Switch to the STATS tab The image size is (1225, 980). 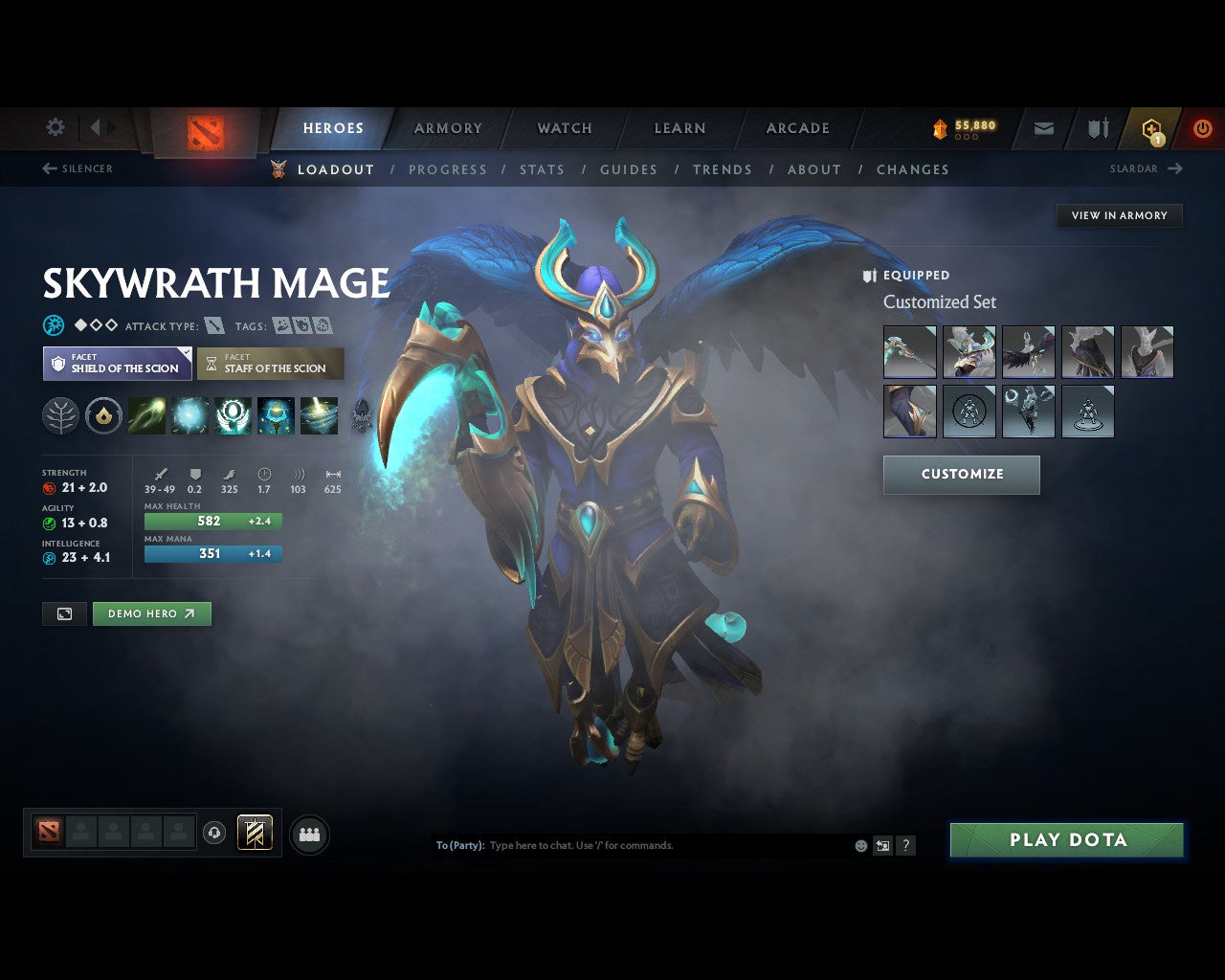(x=542, y=169)
